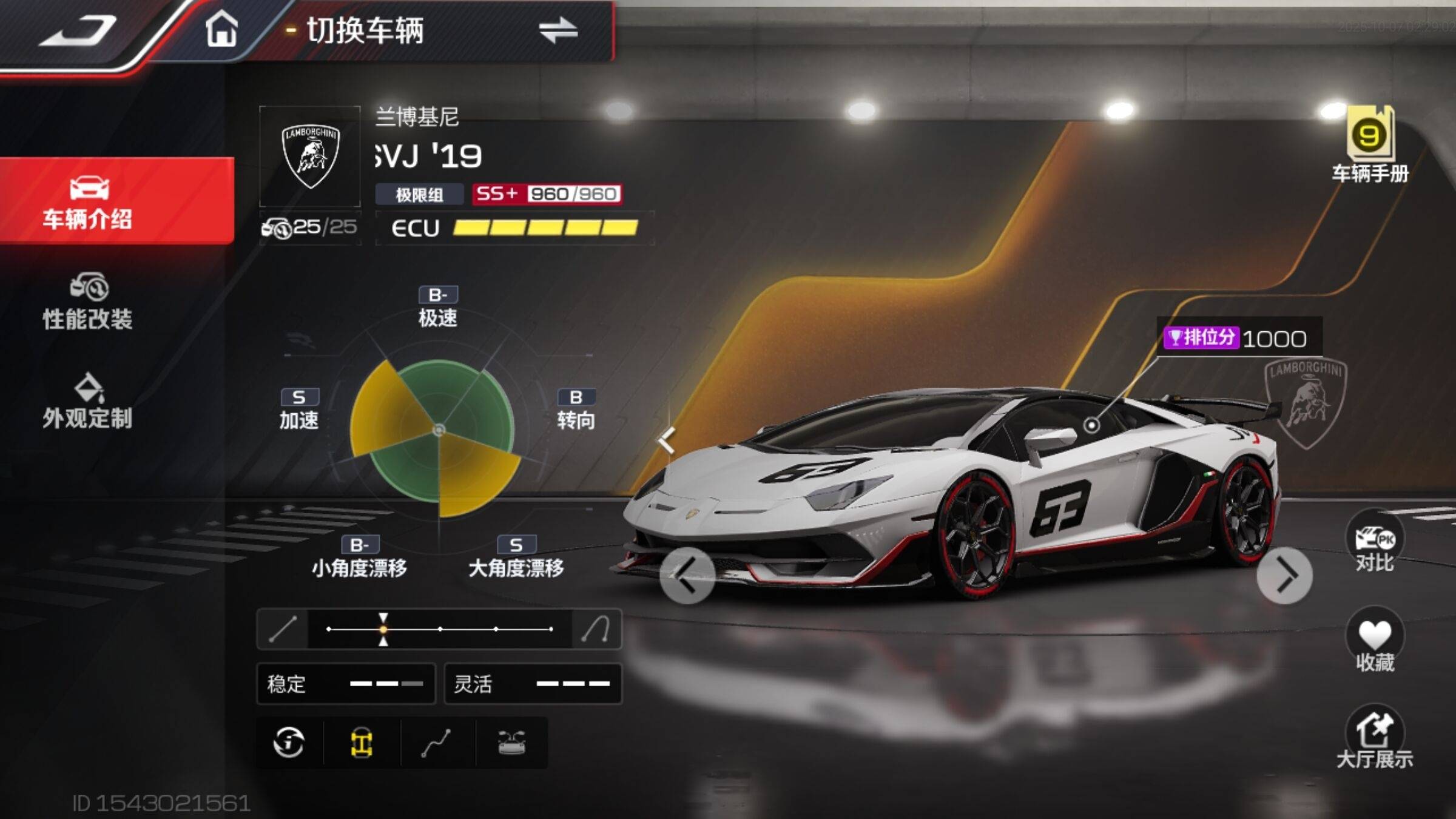Select the yellow car chassis icon
Screen dimensions: 1456x819
coord(362,743)
